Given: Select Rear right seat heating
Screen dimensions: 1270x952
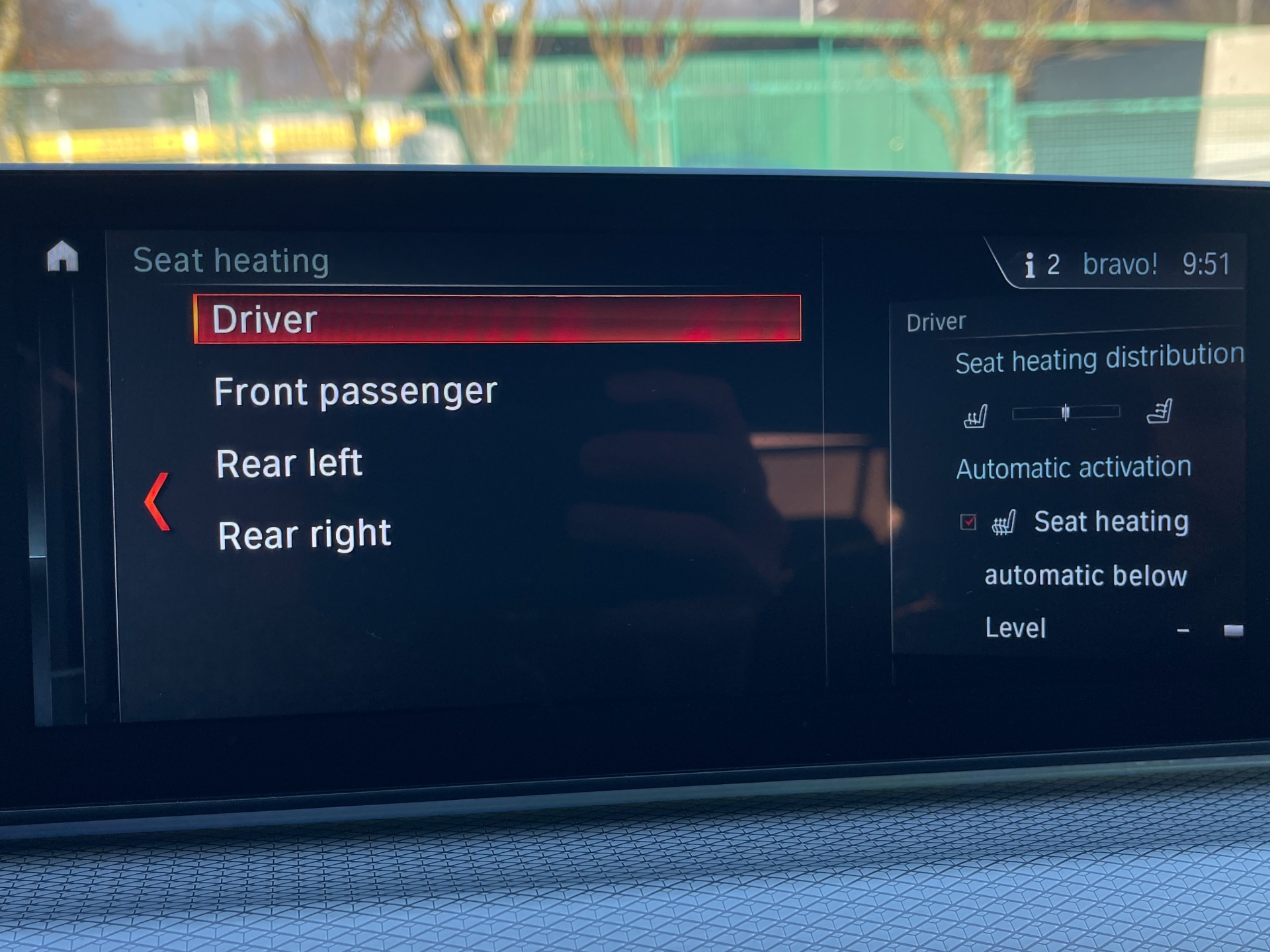Looking at the screenshot, I should click(304, 534).
